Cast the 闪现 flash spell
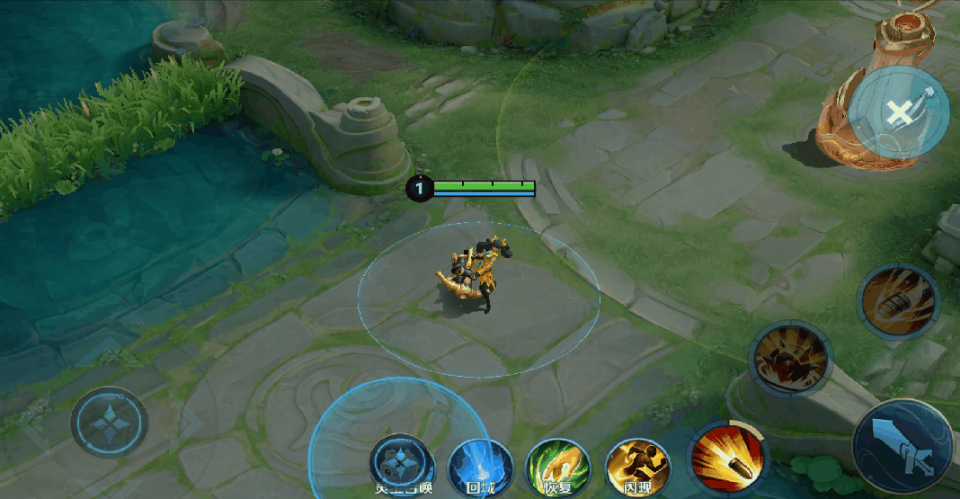This screenshot has width=960, height=499. pos(637,467)
